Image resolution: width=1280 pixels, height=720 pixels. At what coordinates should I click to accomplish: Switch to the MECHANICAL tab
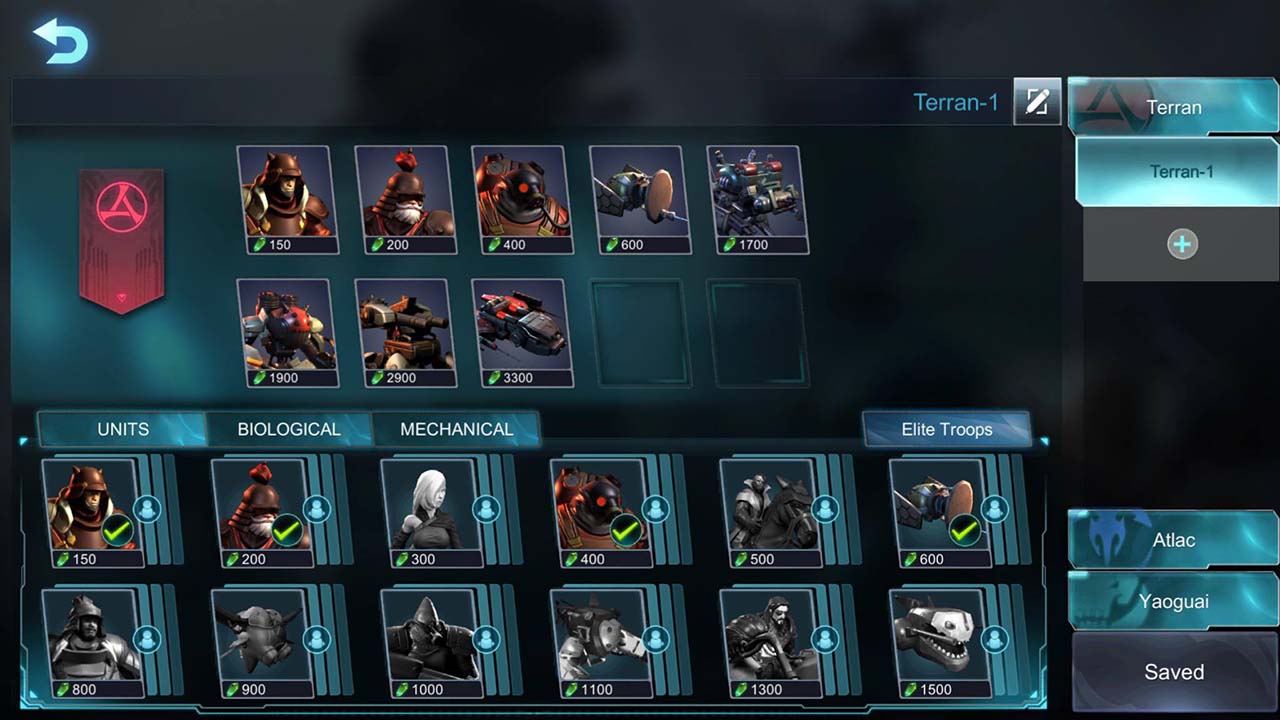point(456,428)
